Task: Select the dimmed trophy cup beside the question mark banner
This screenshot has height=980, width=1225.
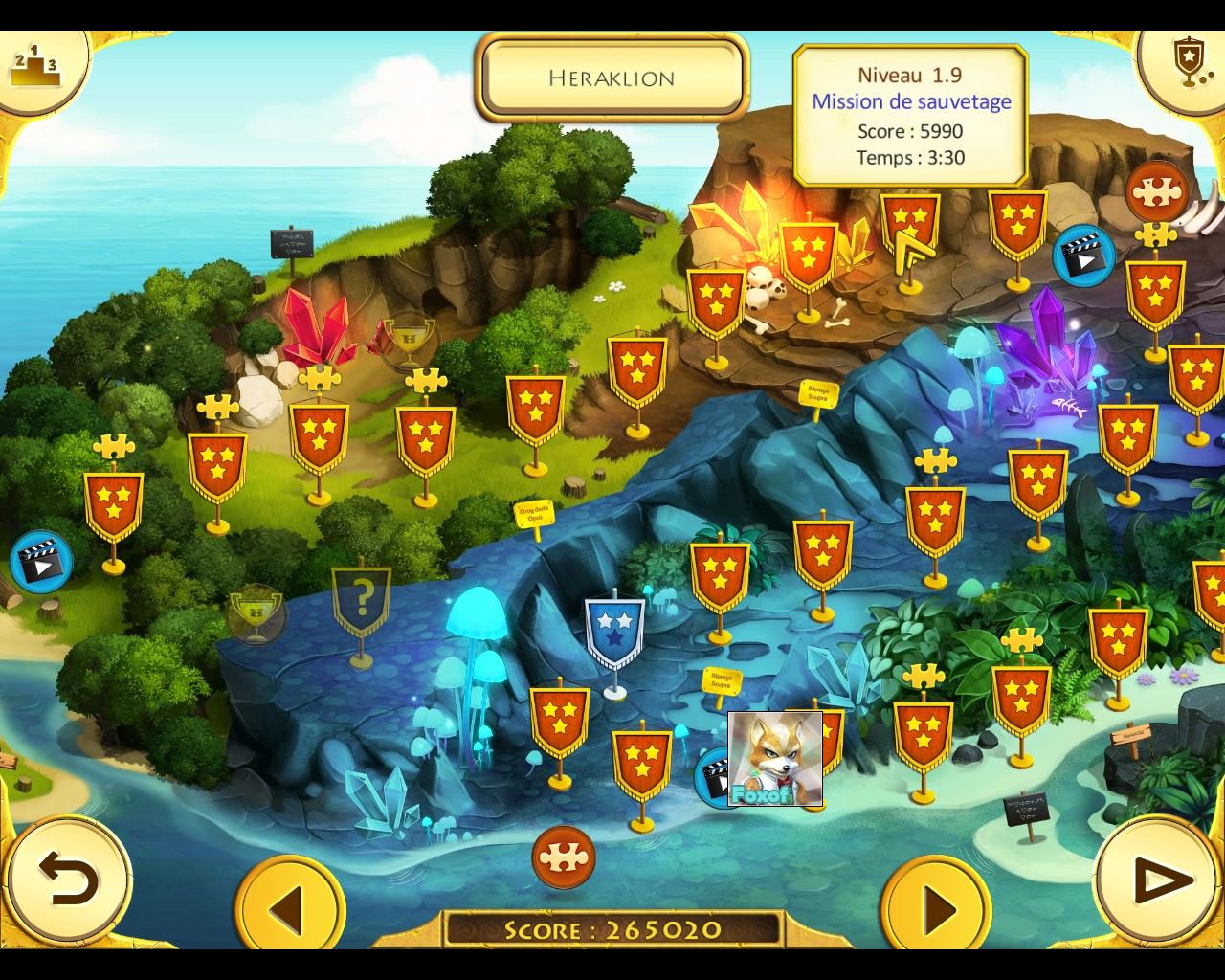Action: click(256, 613)
